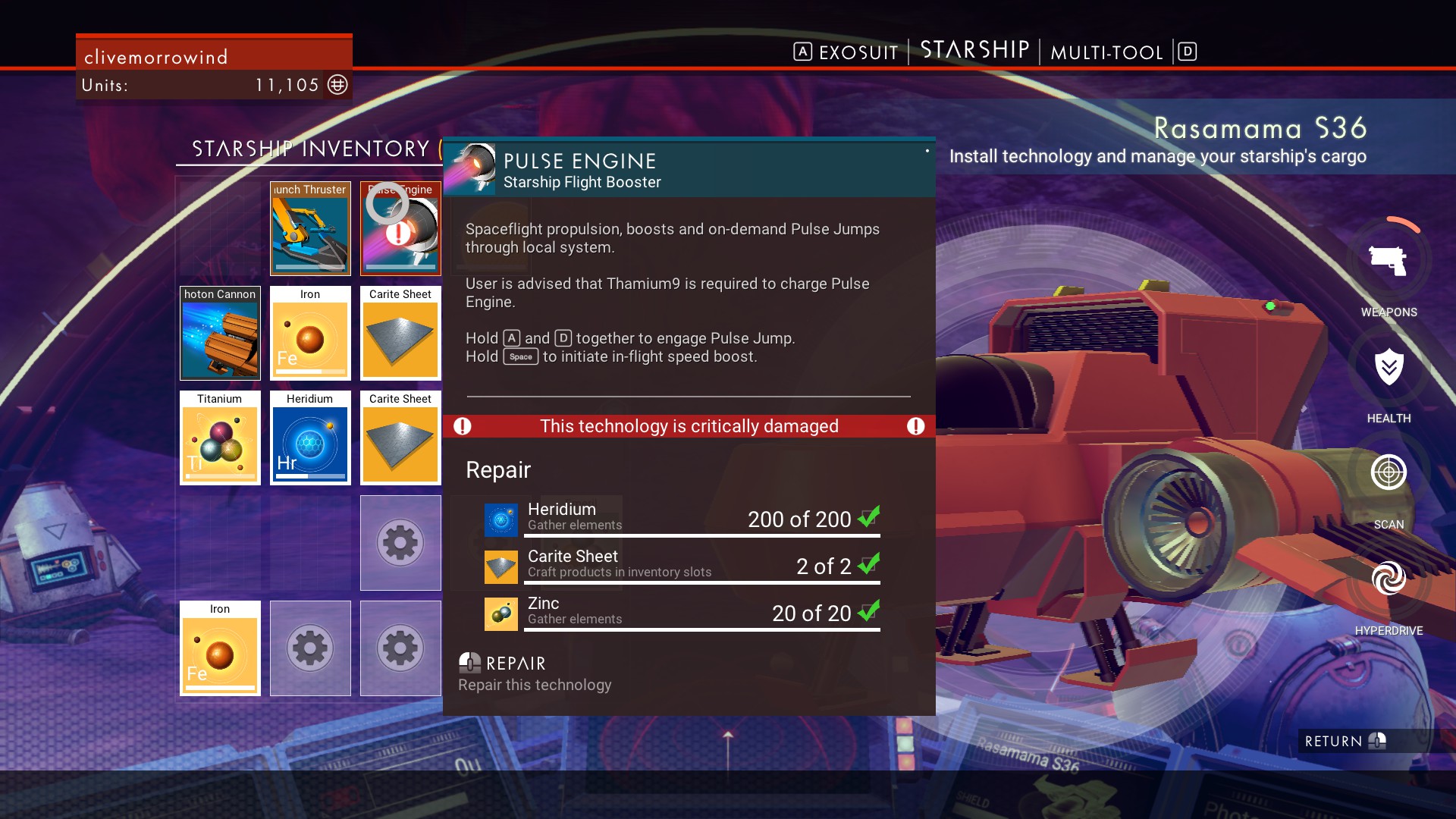Select the Carite Sheet repair requirement row
The image size is (1456, 819).
[682, 565]
